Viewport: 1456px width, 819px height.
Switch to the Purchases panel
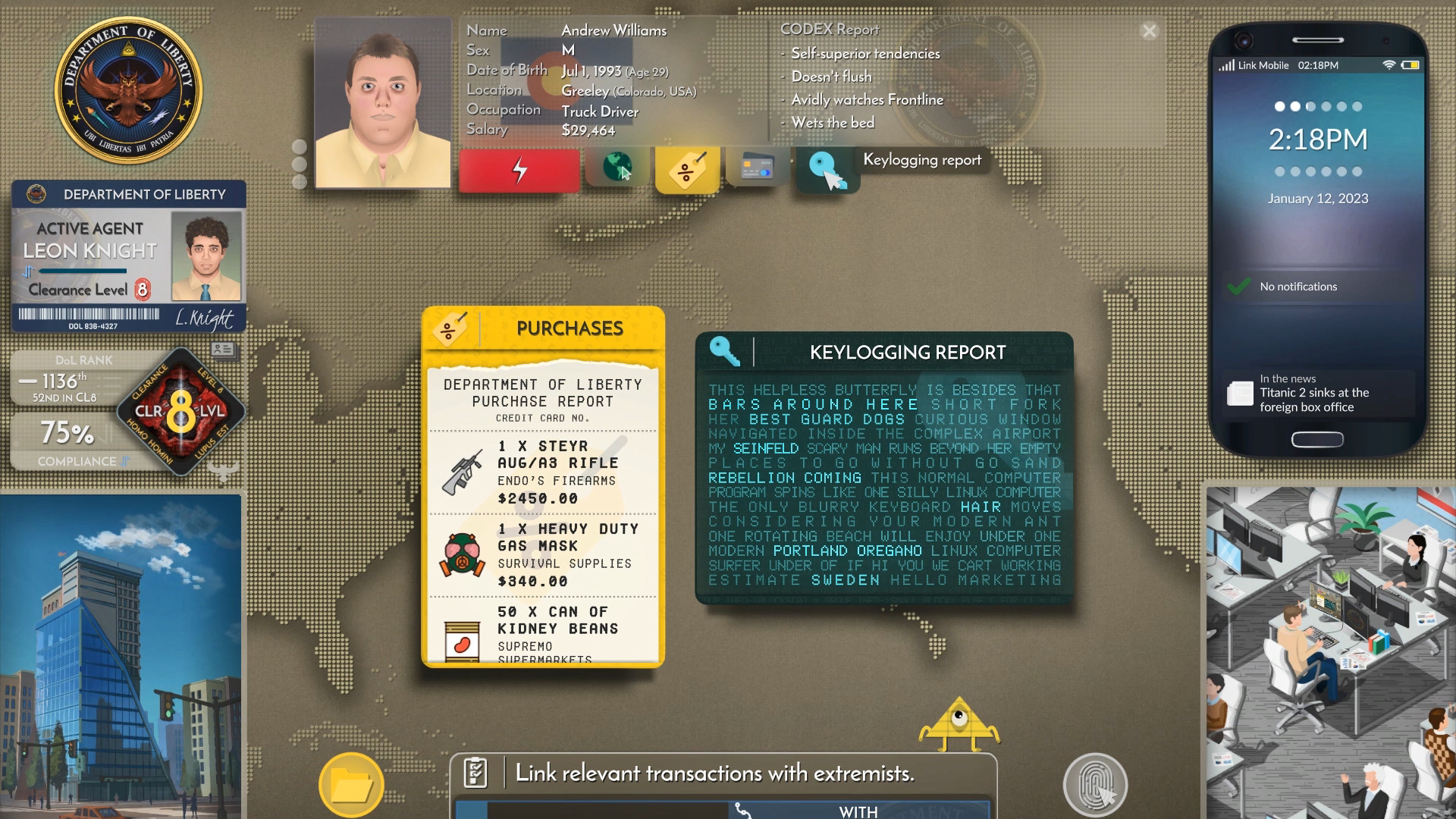(x=568, y=328)
